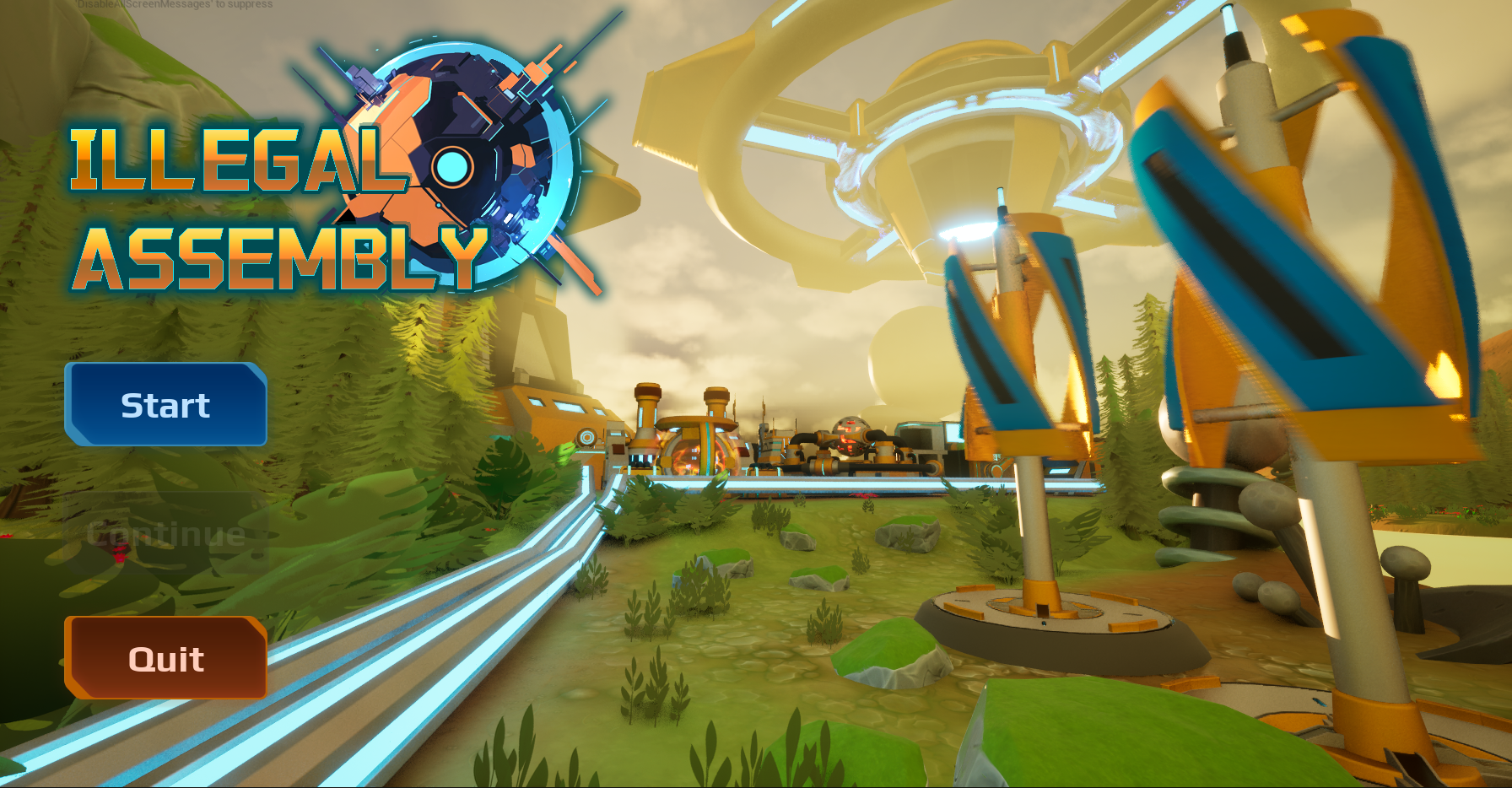Click the blue Start button

tap(165, 405)
